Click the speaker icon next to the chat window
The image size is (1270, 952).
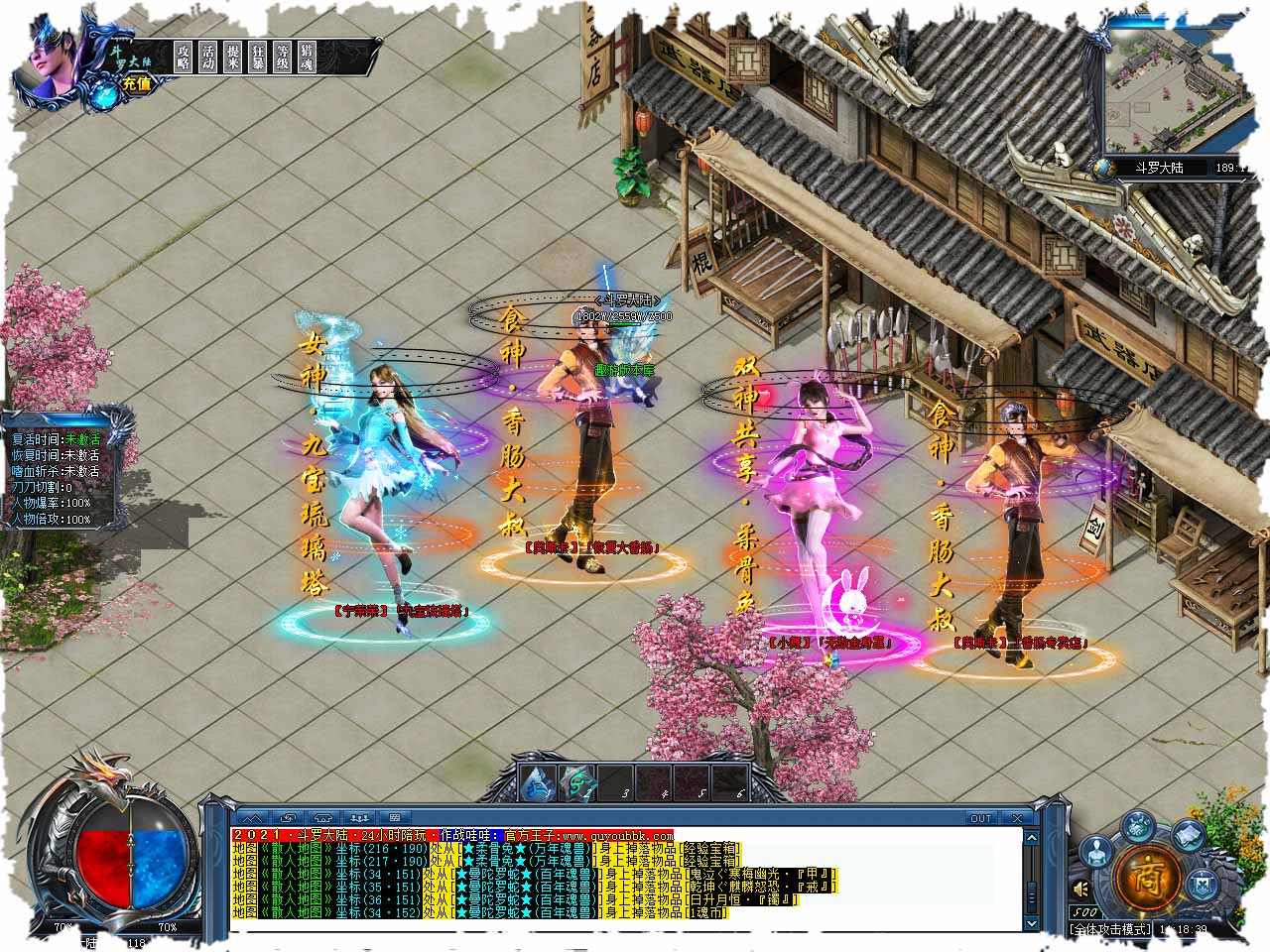point(1080,891)
